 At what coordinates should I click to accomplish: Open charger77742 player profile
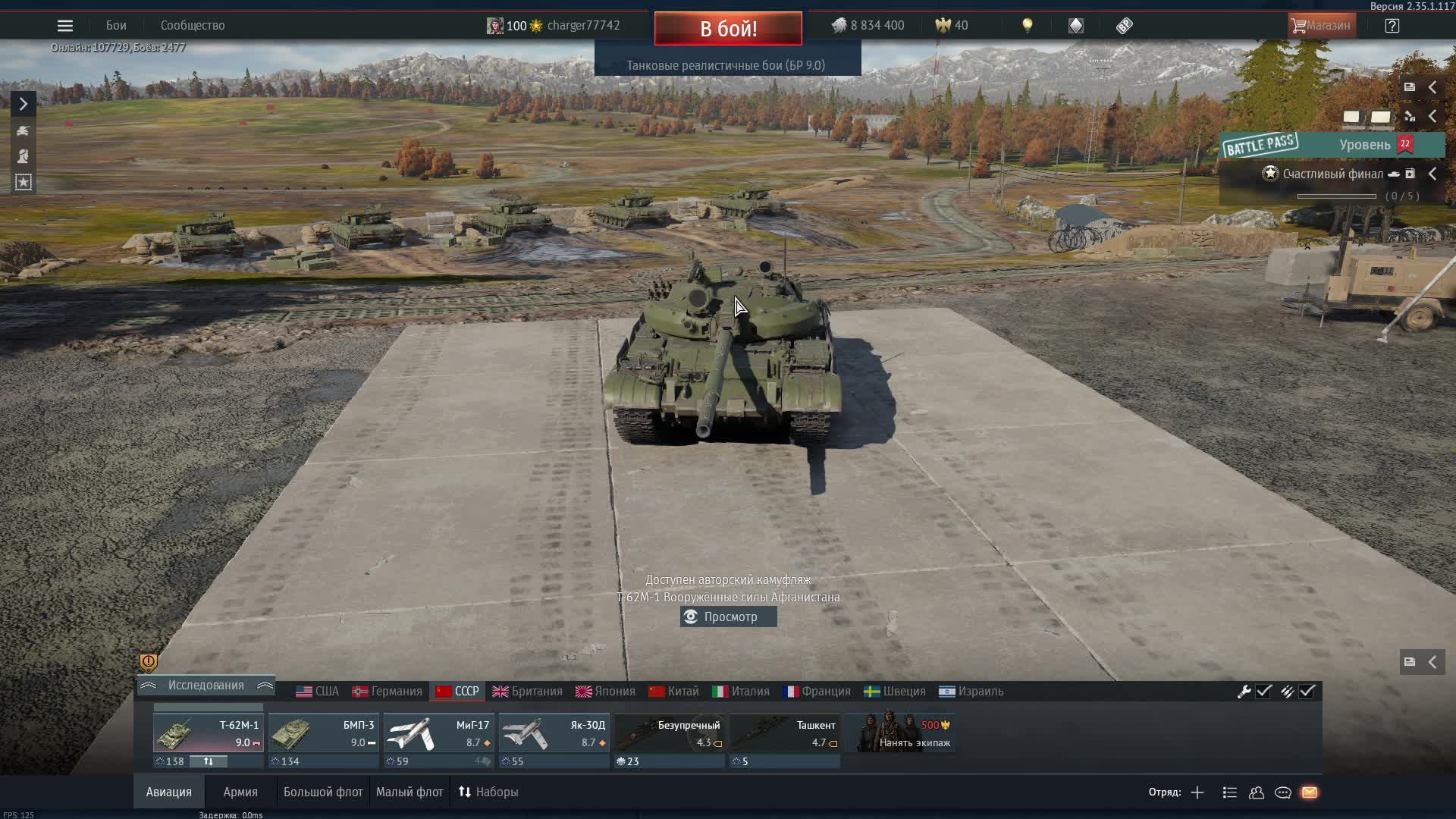582,26
